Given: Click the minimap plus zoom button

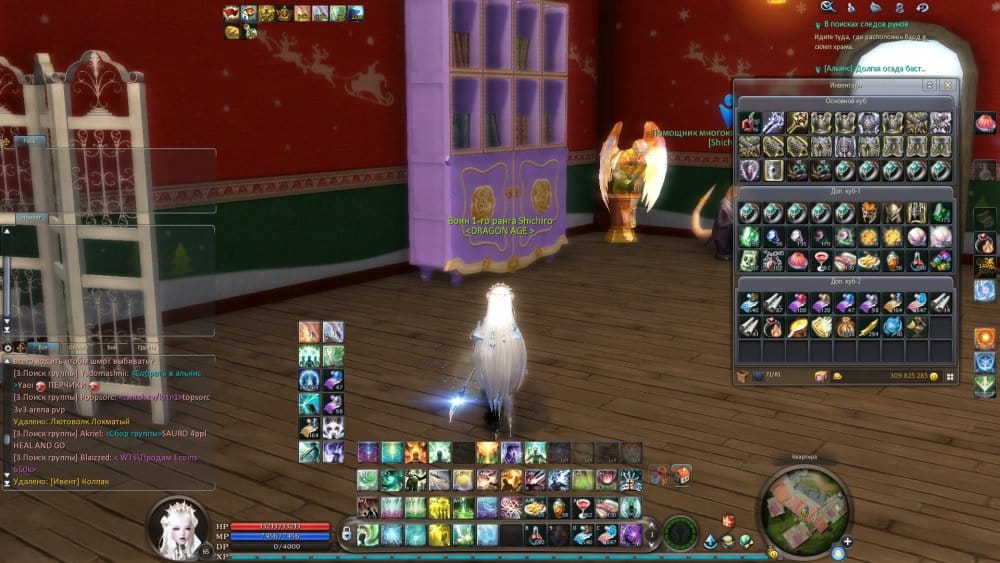Looking at the screenshot, I should click(848, 542).
